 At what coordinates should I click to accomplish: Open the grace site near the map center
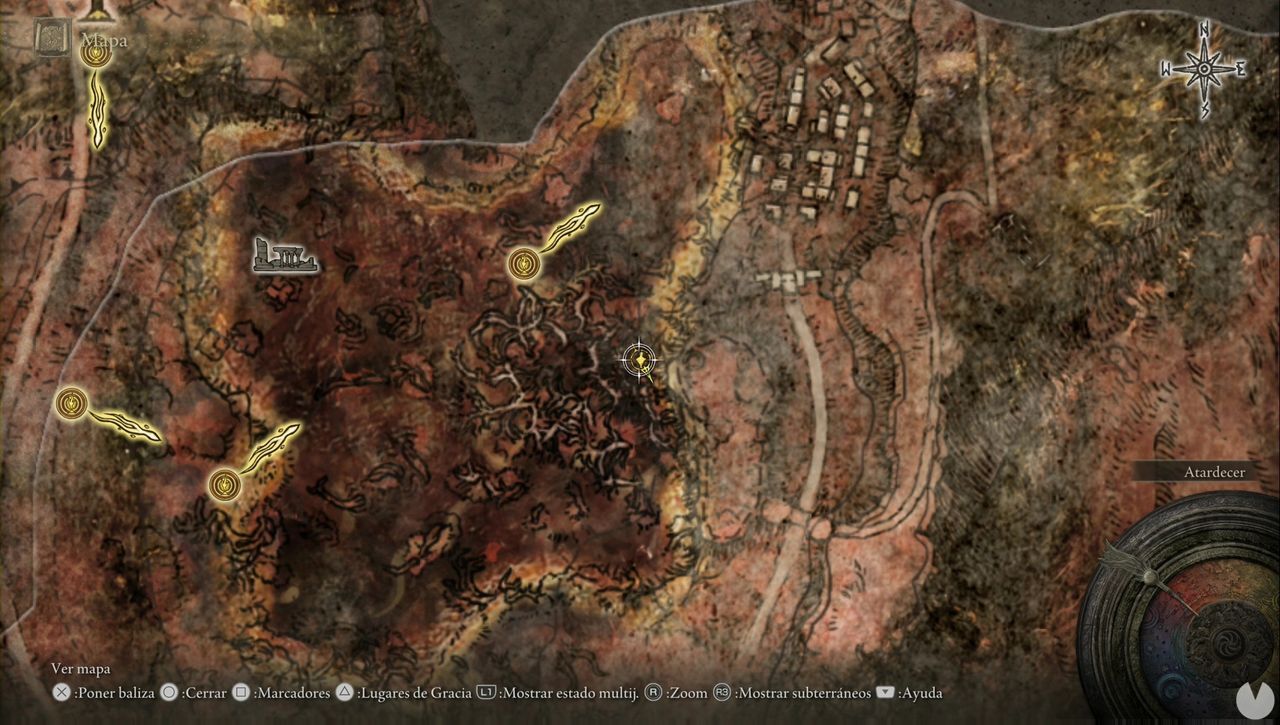[524, 264]
